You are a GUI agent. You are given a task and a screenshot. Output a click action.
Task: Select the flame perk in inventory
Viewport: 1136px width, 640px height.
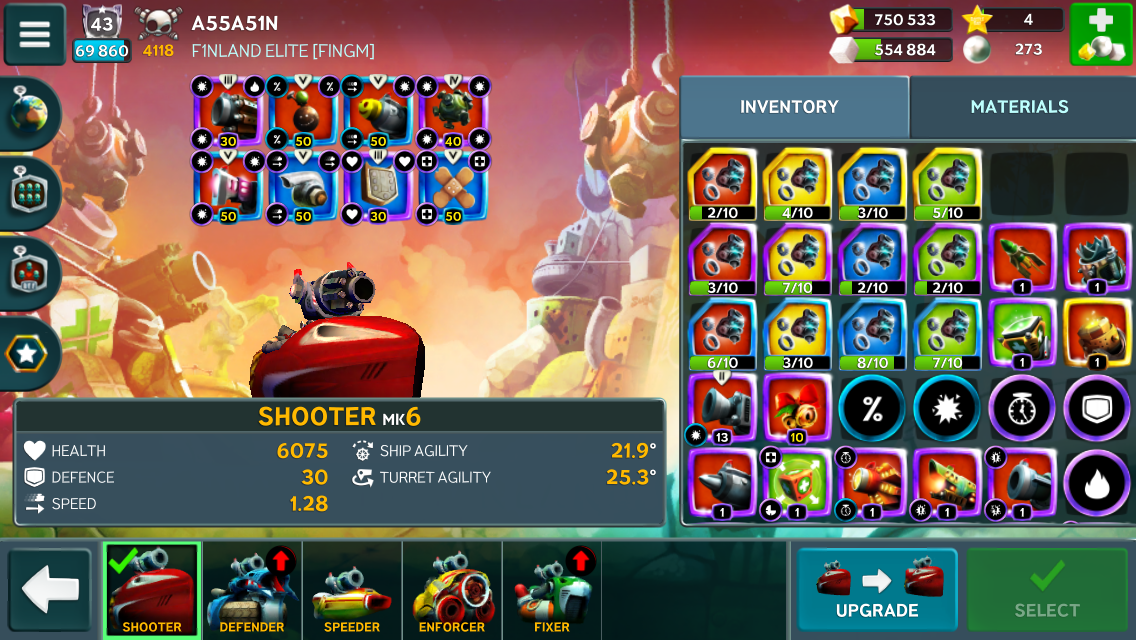[x=1095, y=484]
